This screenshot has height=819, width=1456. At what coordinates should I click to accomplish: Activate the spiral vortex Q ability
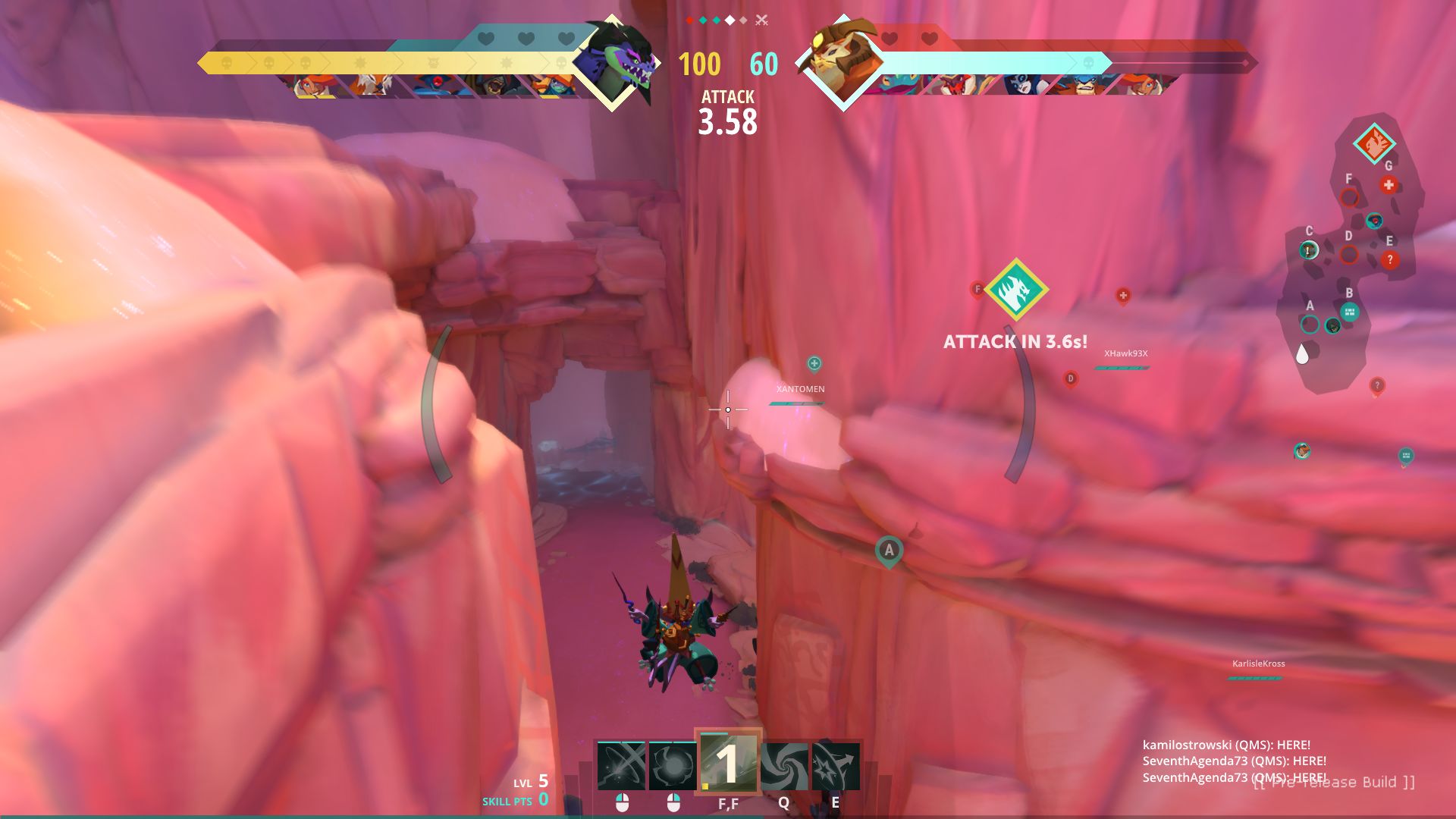[x=783, y=766]
